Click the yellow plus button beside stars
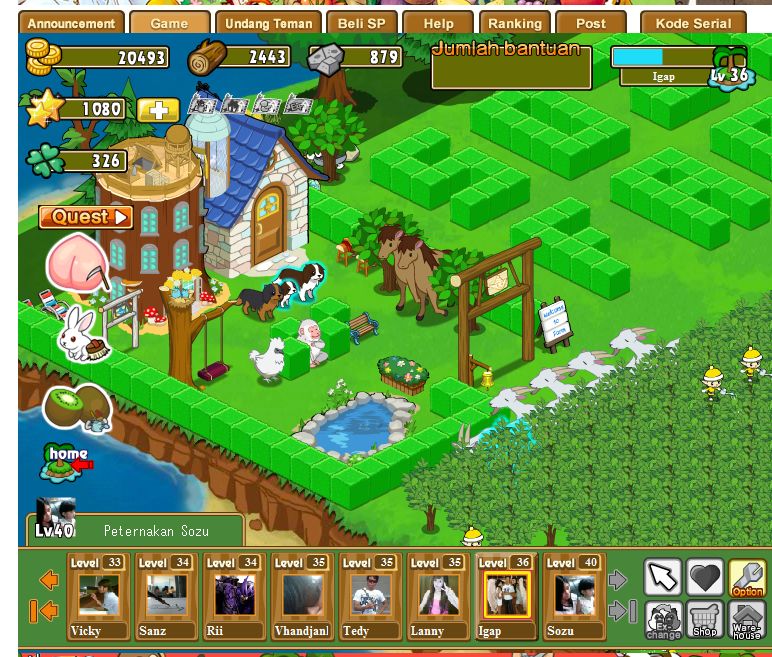The height and width of the screenshot is (657, 772). [x=158, y=110]
